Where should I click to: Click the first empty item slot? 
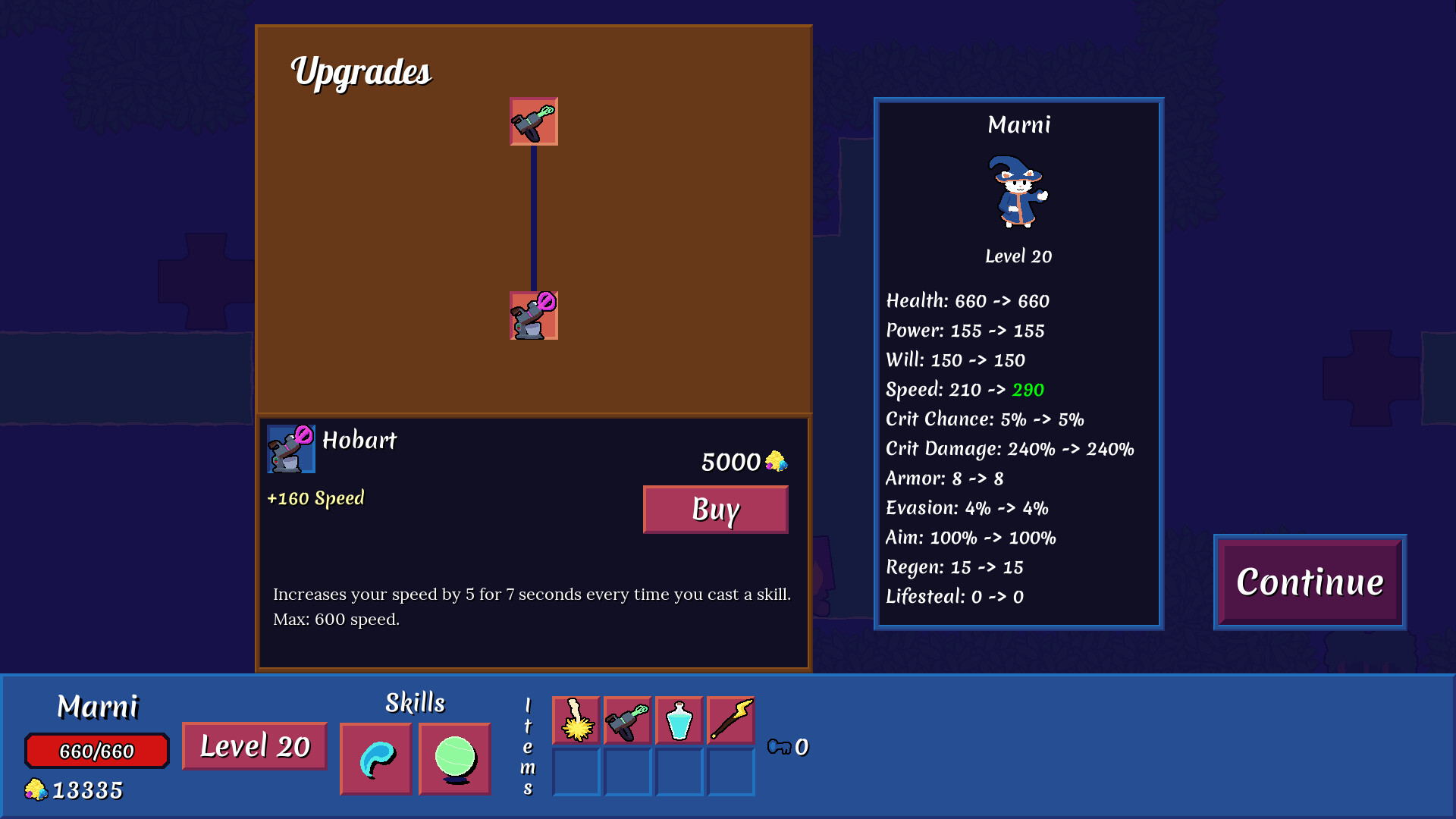point(576,772)
